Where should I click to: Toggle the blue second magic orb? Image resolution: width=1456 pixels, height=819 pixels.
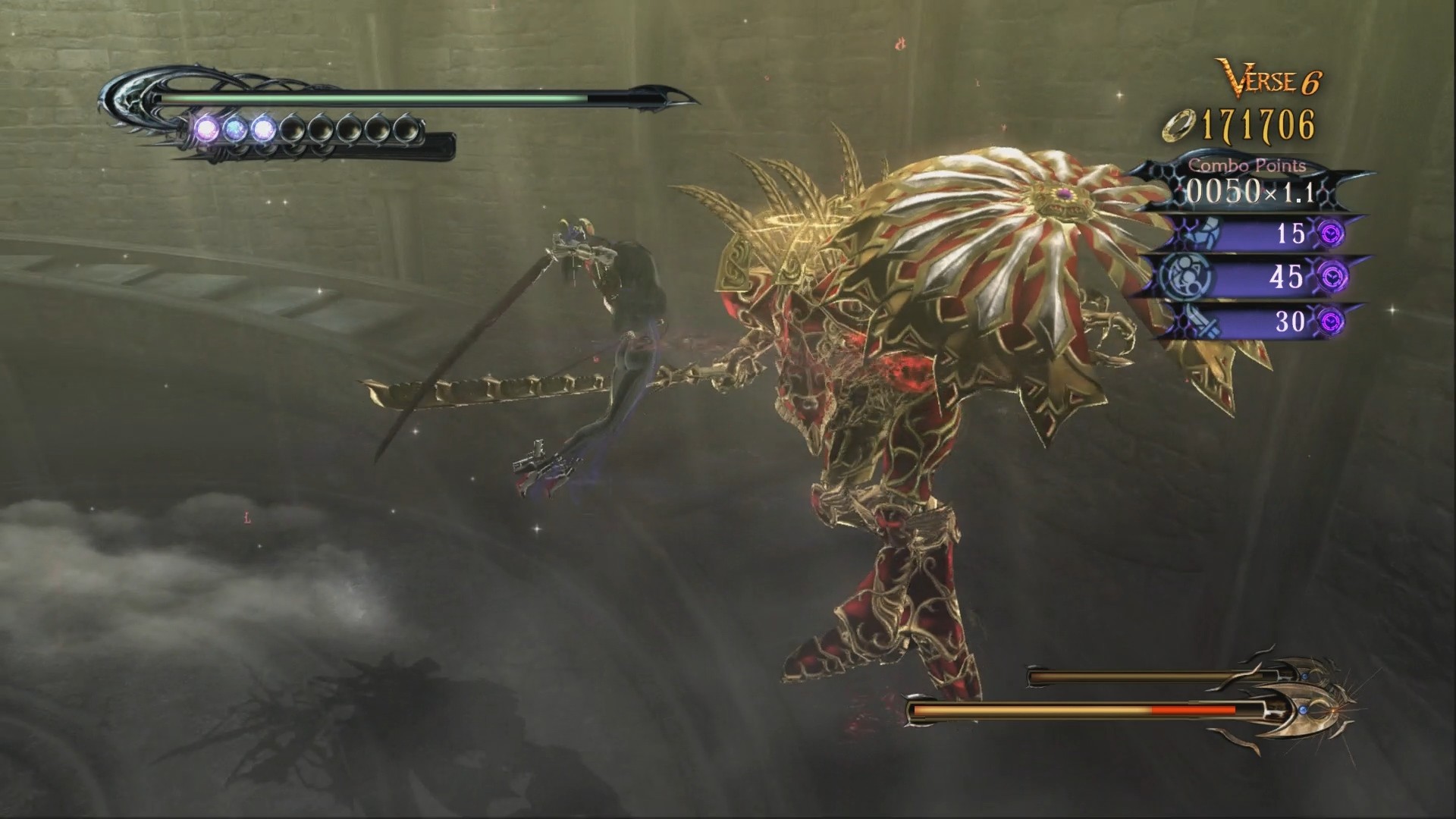235,129
